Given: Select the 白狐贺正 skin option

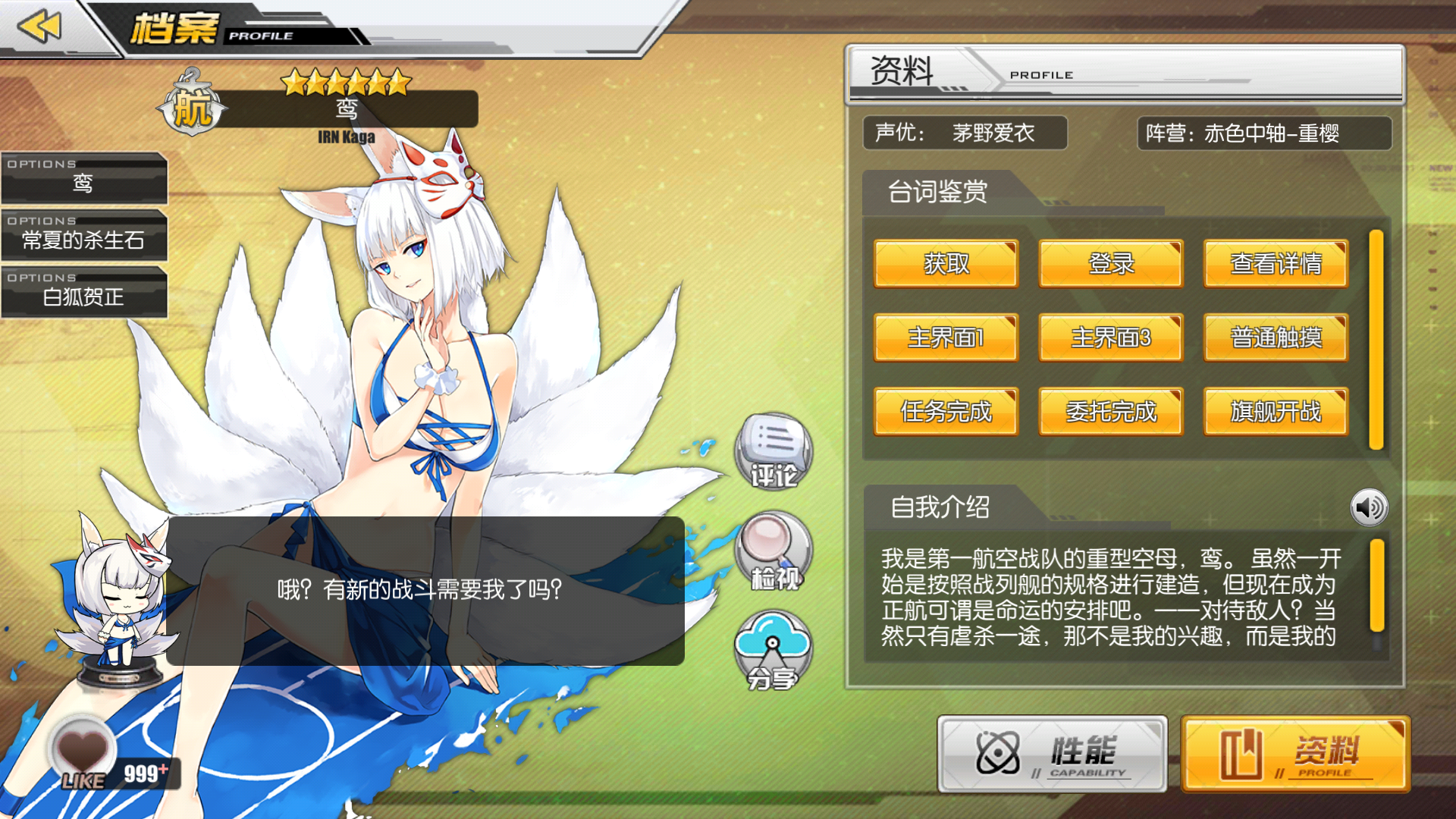Looking at the screenshot, I should pyautogui.click(x=83, y=297).
